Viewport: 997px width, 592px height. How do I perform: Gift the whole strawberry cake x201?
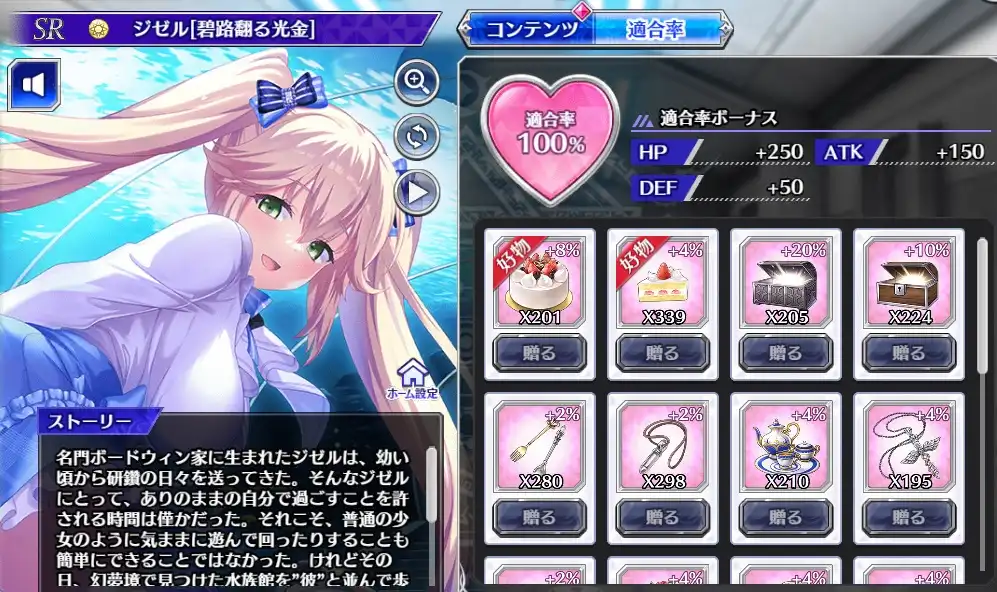pyautogui.click(x=539, y=353)
